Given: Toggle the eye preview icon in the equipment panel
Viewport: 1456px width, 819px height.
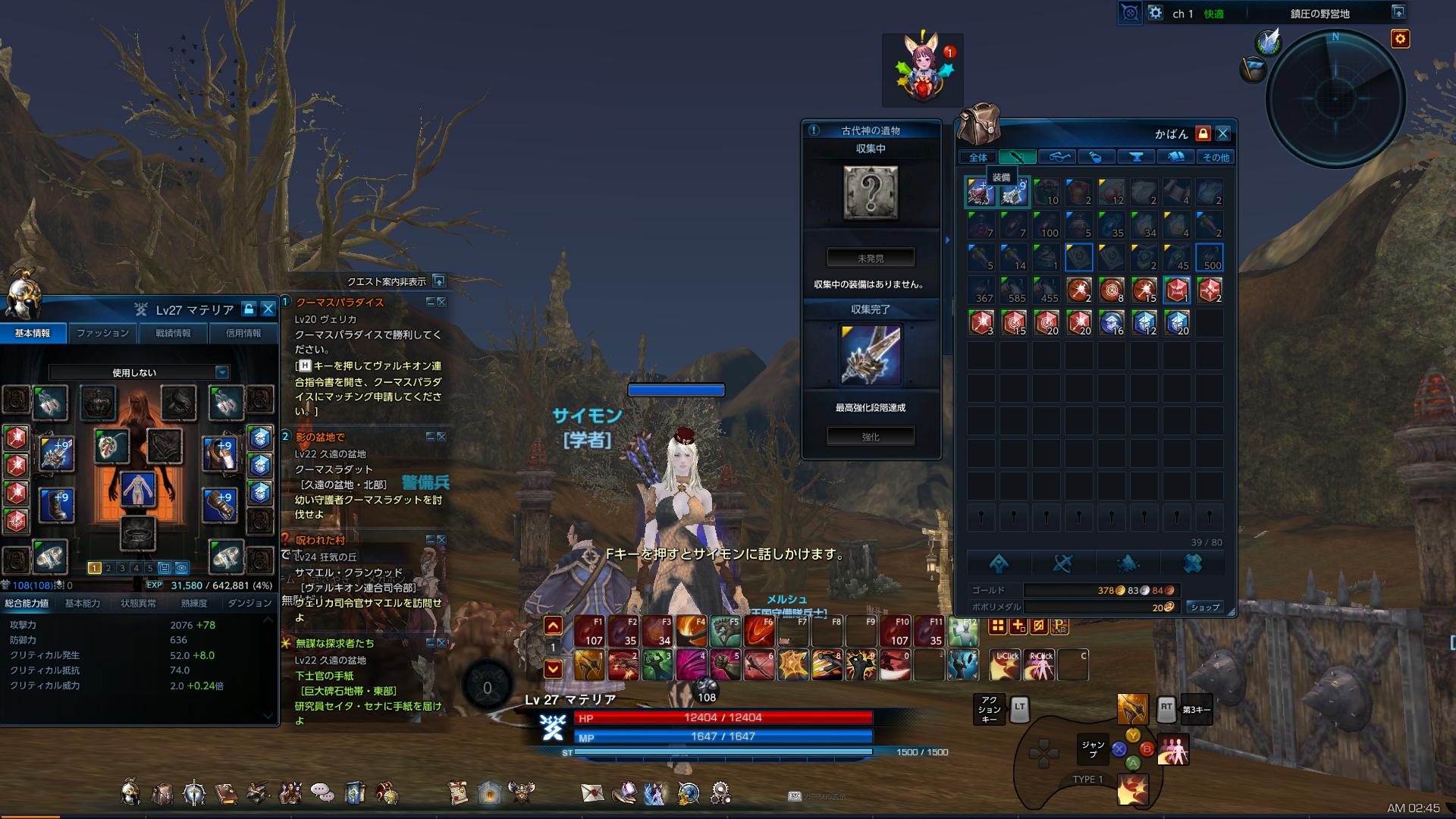Looking at the screenshot, I should pyautogui.click(x=182, y=568).
